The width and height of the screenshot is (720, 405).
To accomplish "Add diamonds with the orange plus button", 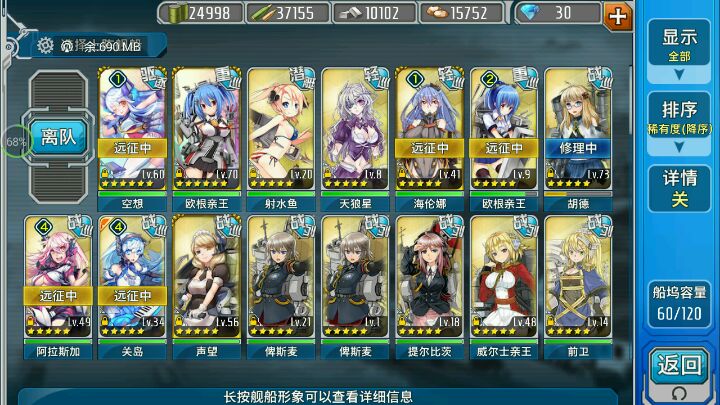I will (x=619, y=14).
